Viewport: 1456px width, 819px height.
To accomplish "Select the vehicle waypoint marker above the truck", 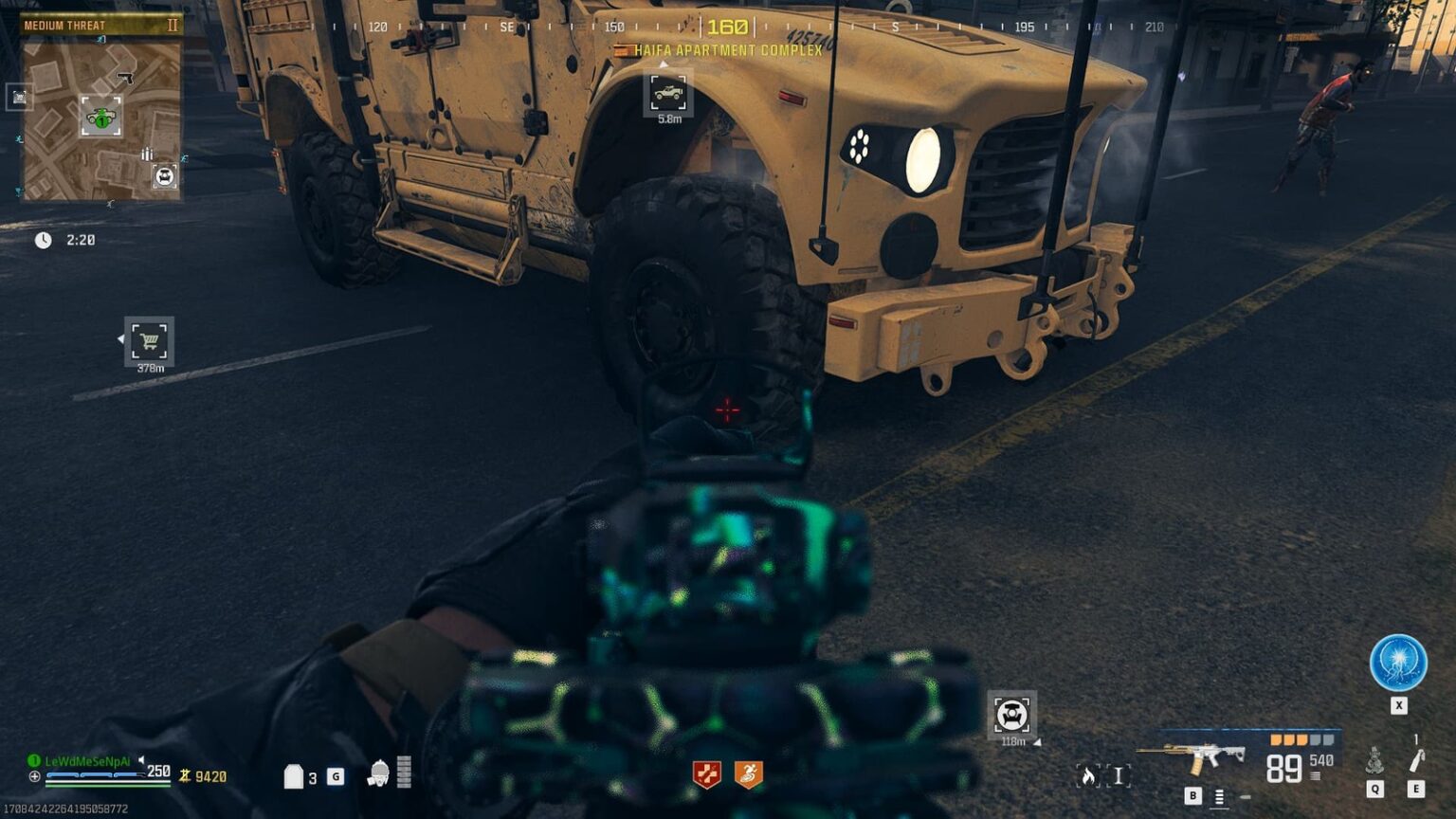I will coord(669,94).
